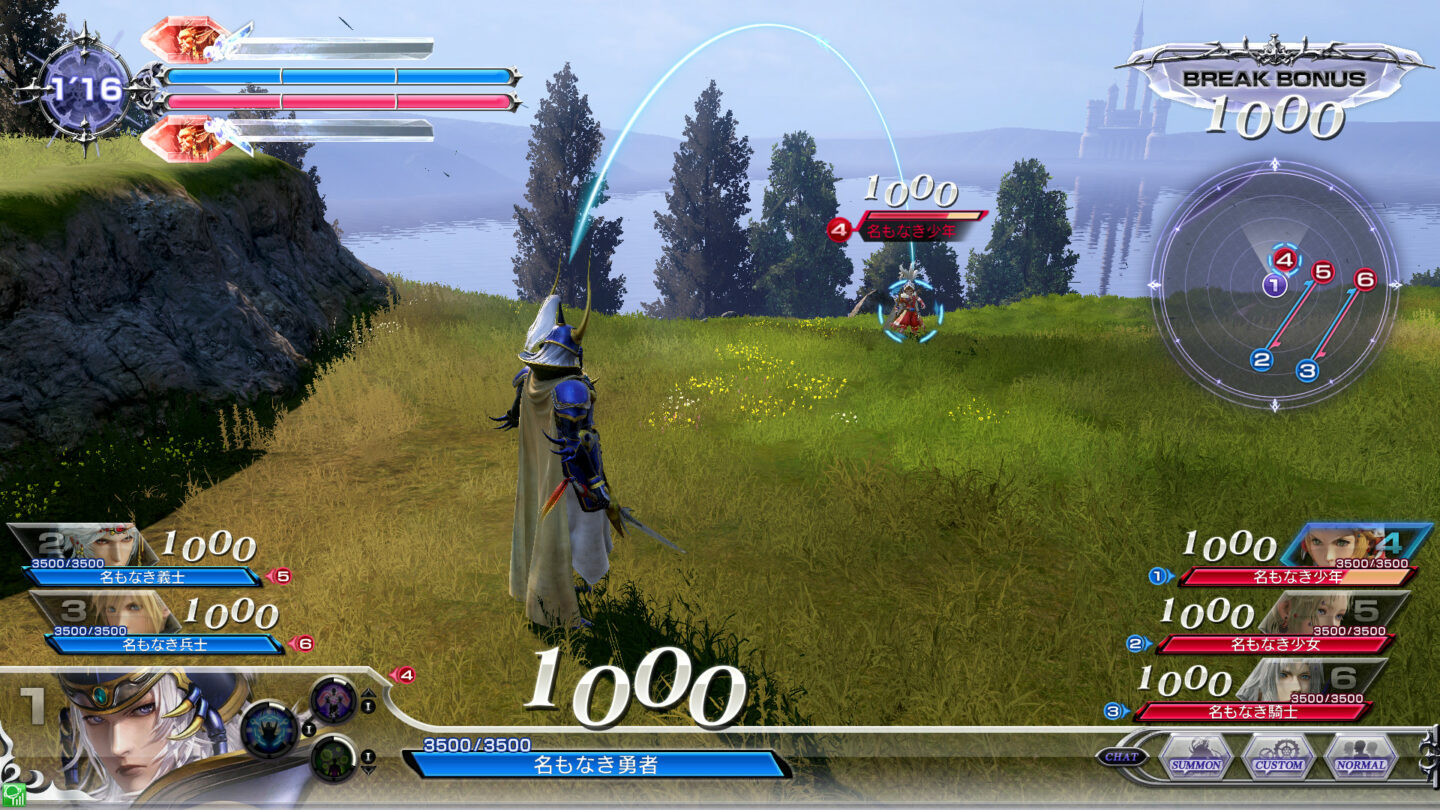1440x810 pixels.
Task: Expand the up arrow above the purple skill orb
Action: click(368, 692)
